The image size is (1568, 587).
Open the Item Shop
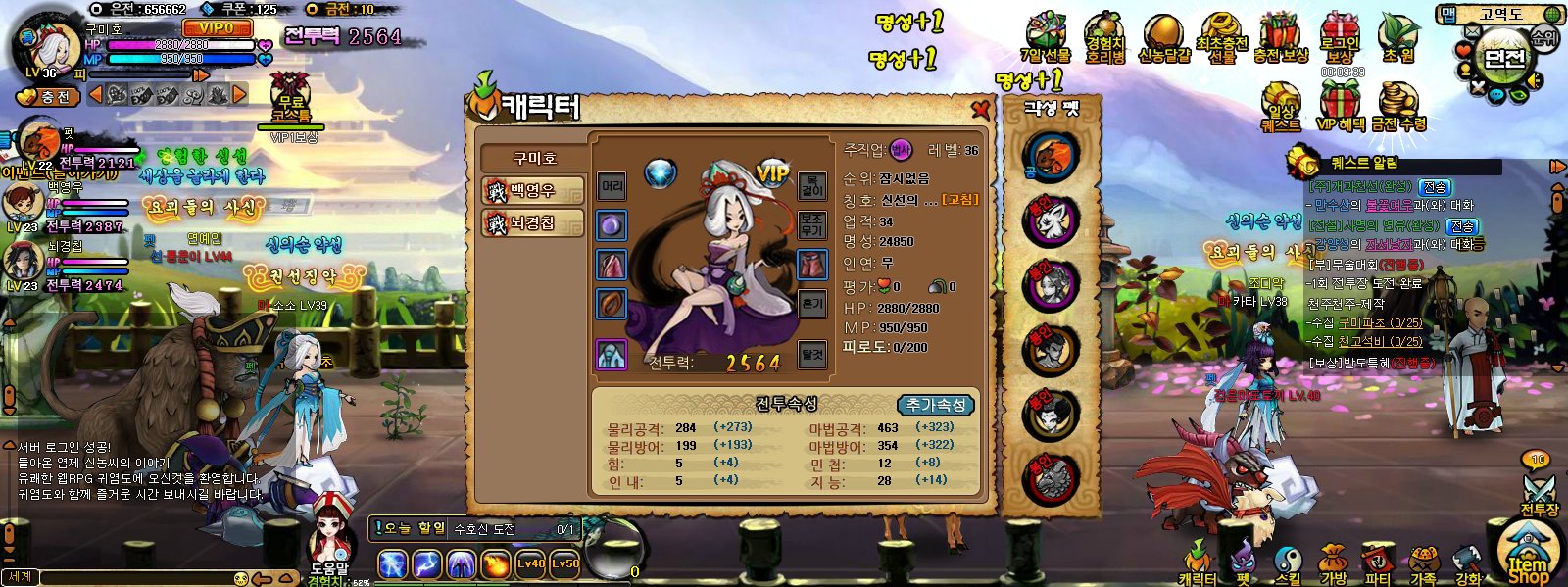(1527, 559)
